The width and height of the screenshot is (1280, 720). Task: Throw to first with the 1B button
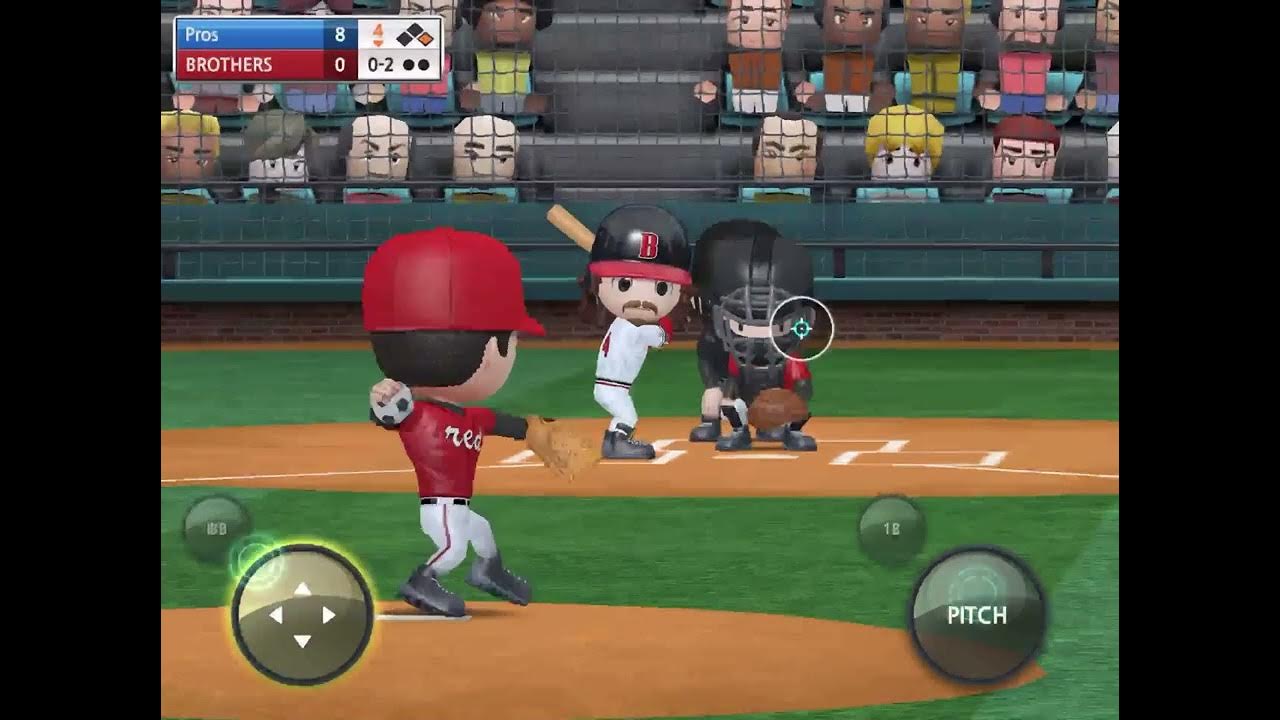coord(891,528)
